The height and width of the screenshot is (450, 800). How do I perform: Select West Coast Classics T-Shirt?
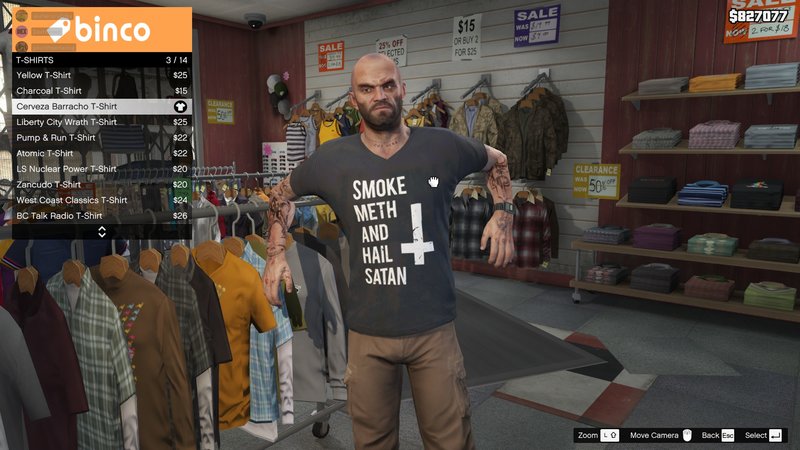point(100,200)
